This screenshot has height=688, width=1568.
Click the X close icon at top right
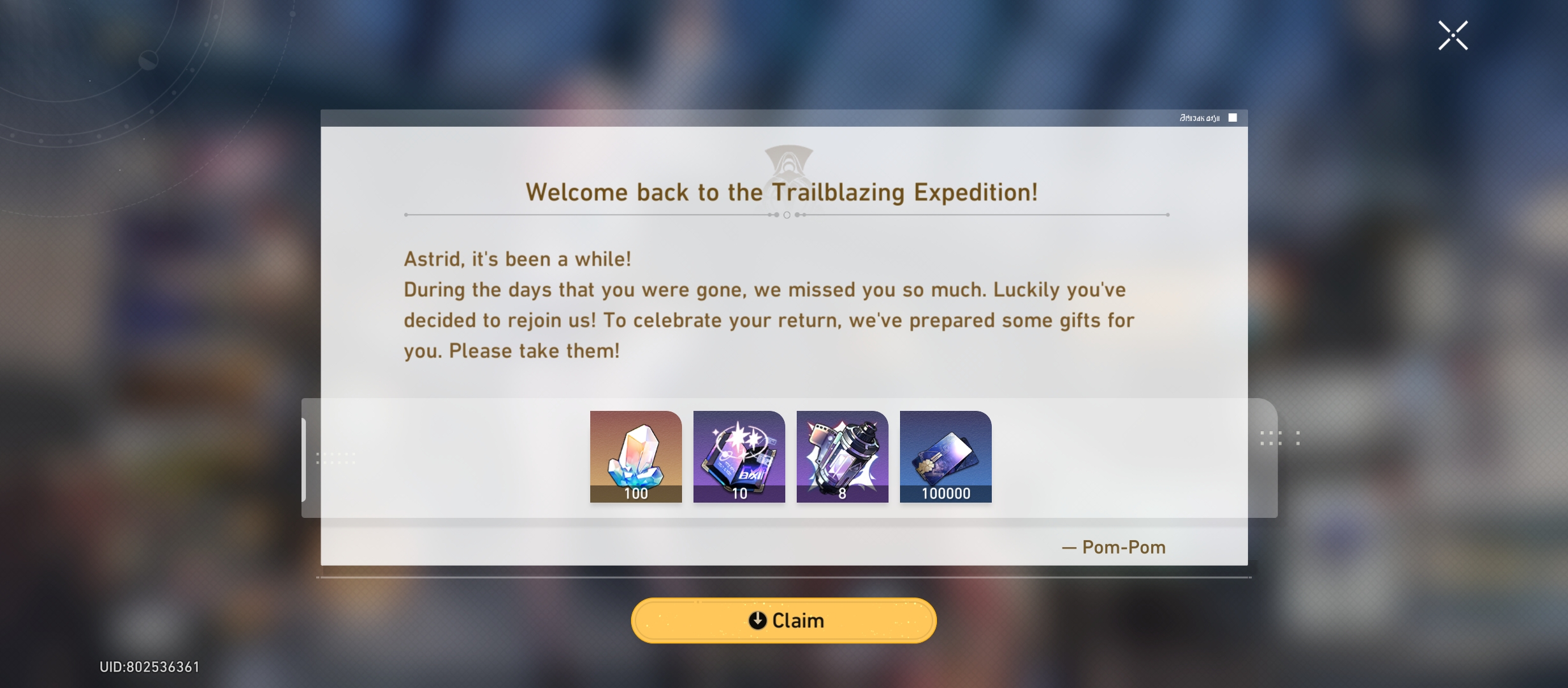(1453, 34)
